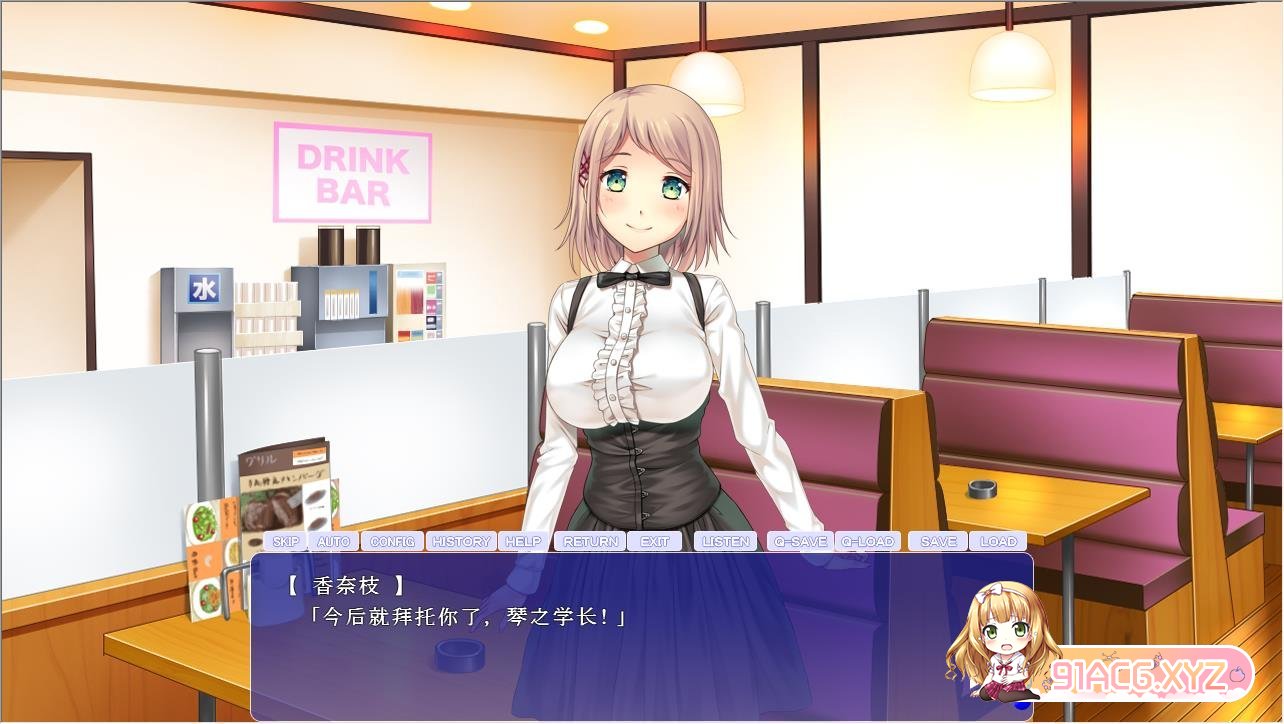Viewport: 1284px width, 724px height.
Task: Click EXIT to quit the game
Action: (x=655, y=541)
